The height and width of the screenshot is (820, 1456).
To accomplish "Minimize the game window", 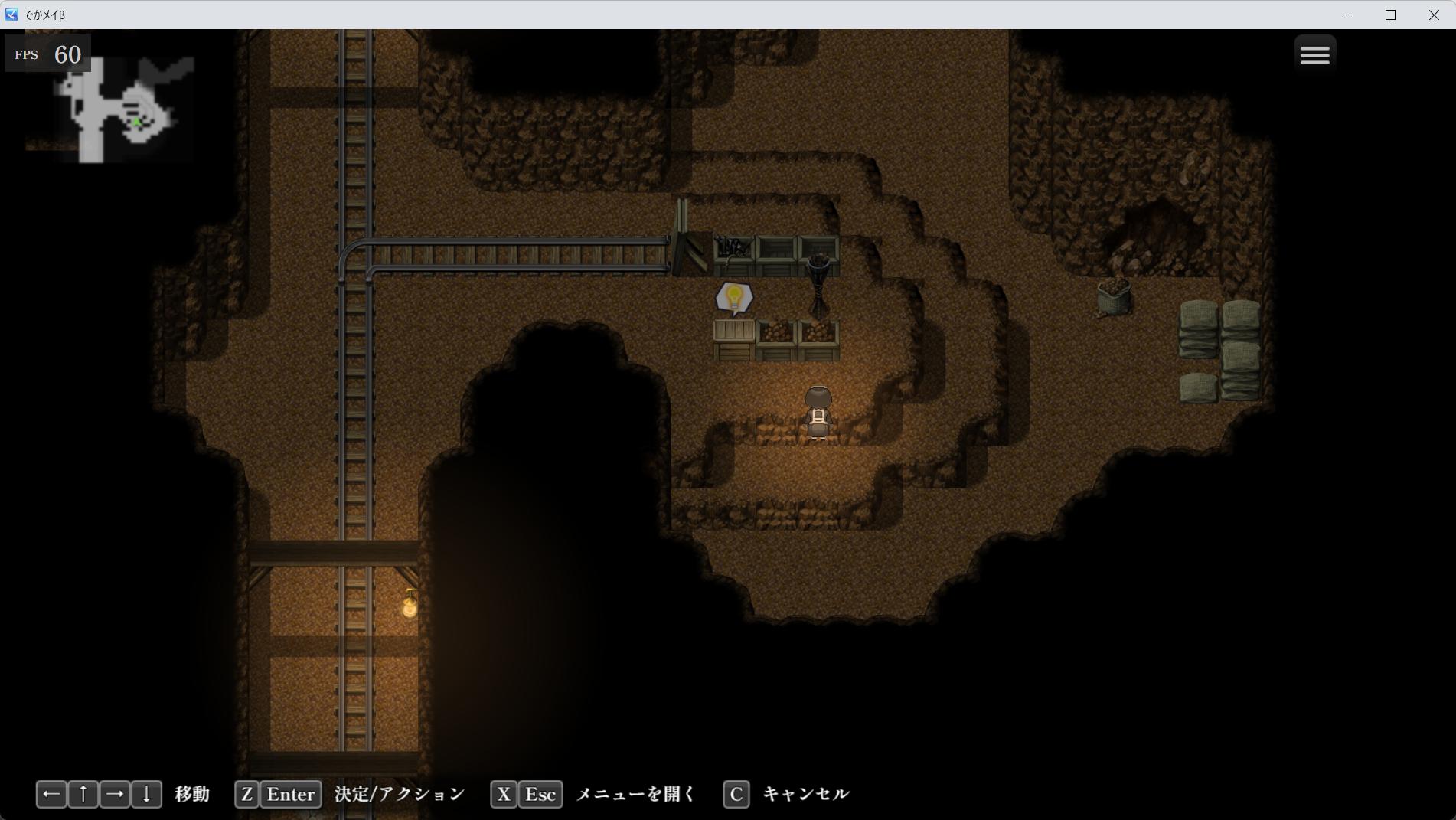I will [x=1347, y=15].
